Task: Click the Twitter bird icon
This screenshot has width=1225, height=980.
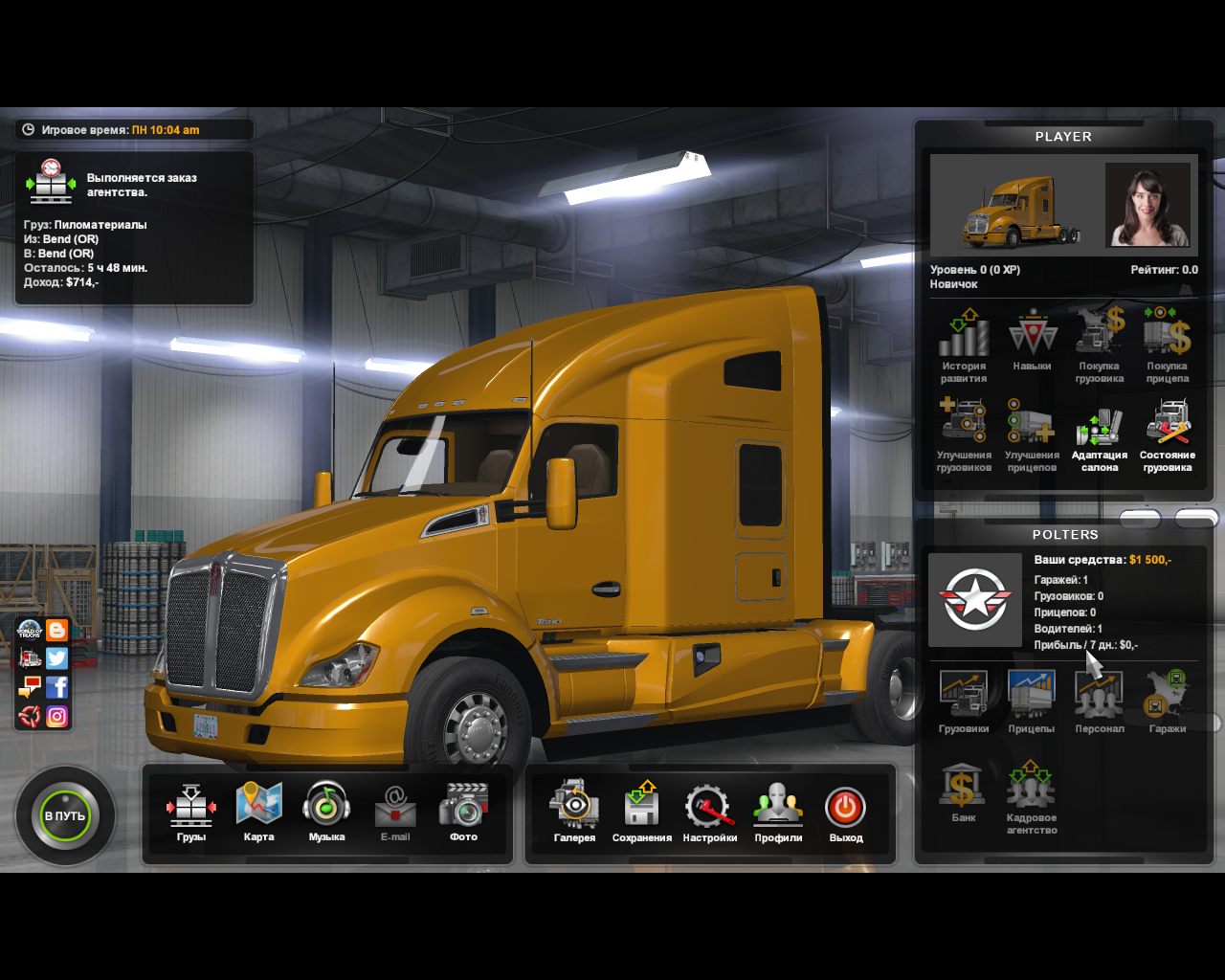Action: pyautogui.click(x=57, y=658)
